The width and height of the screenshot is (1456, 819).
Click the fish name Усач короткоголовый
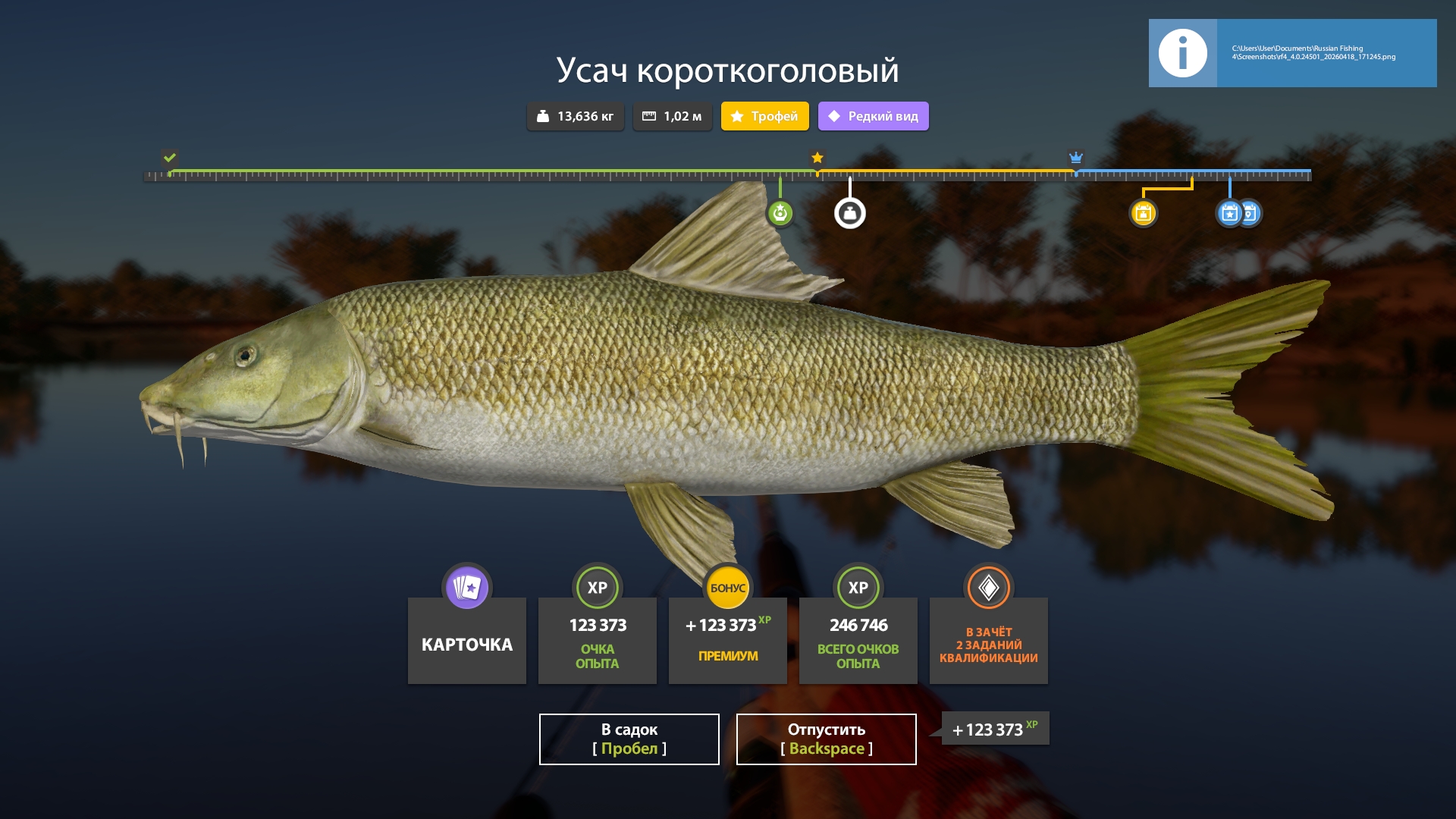727,71
